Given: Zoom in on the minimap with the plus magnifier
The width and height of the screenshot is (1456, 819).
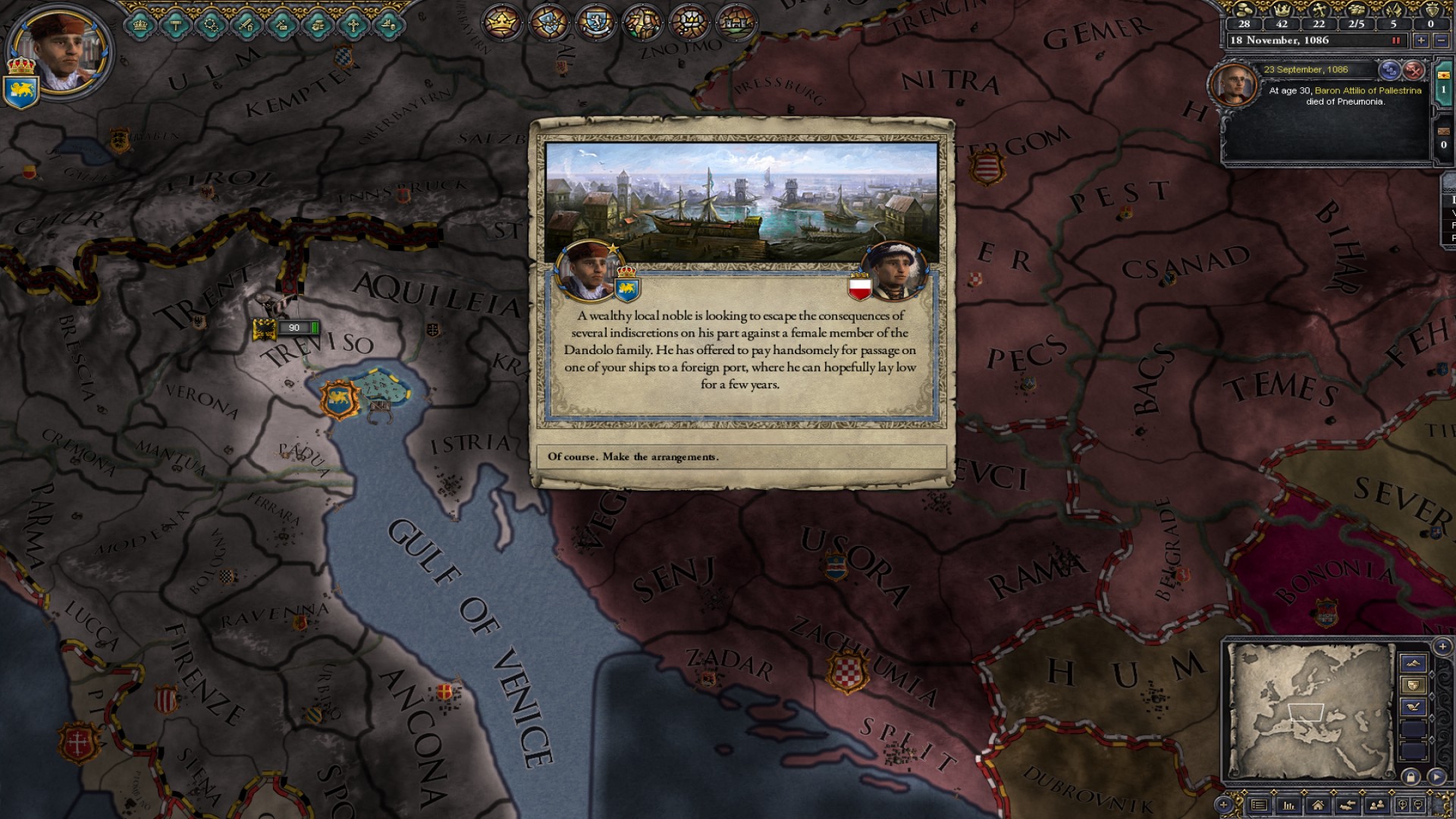Looking at the screenshot, I should [1404, 803].
